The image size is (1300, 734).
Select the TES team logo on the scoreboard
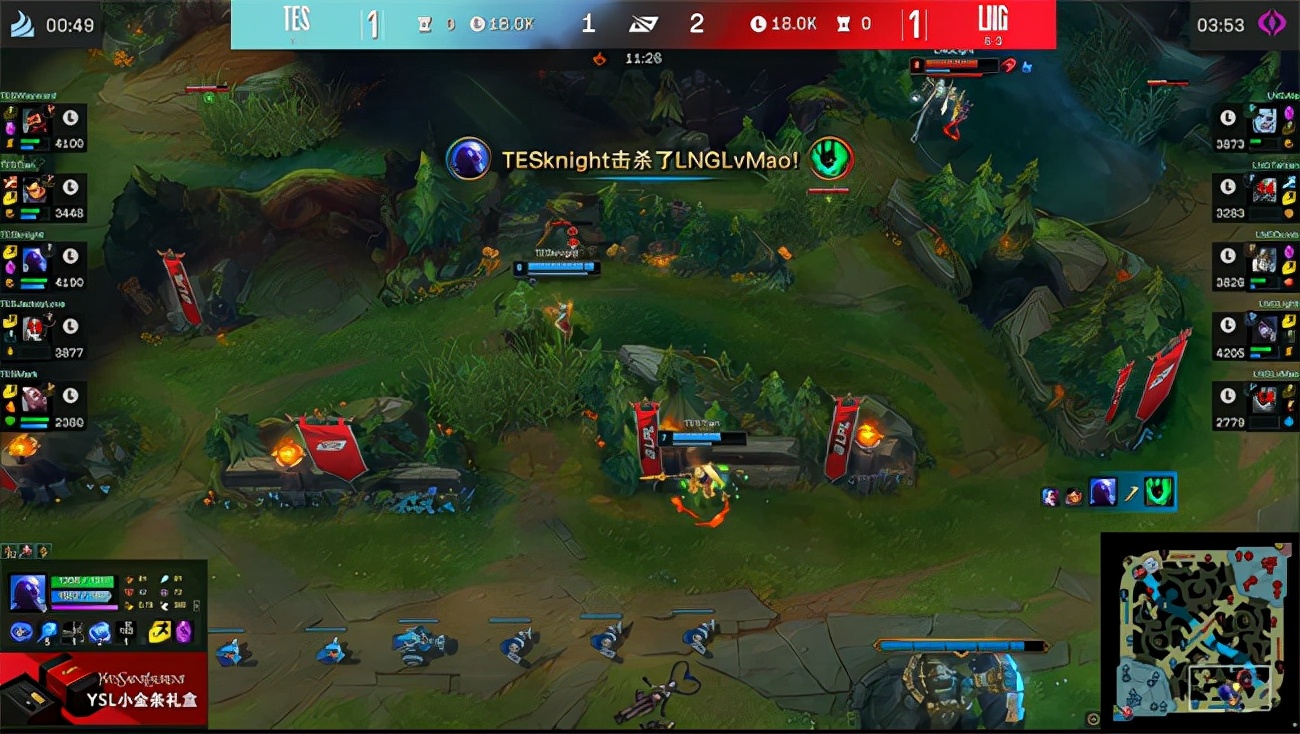296,18
